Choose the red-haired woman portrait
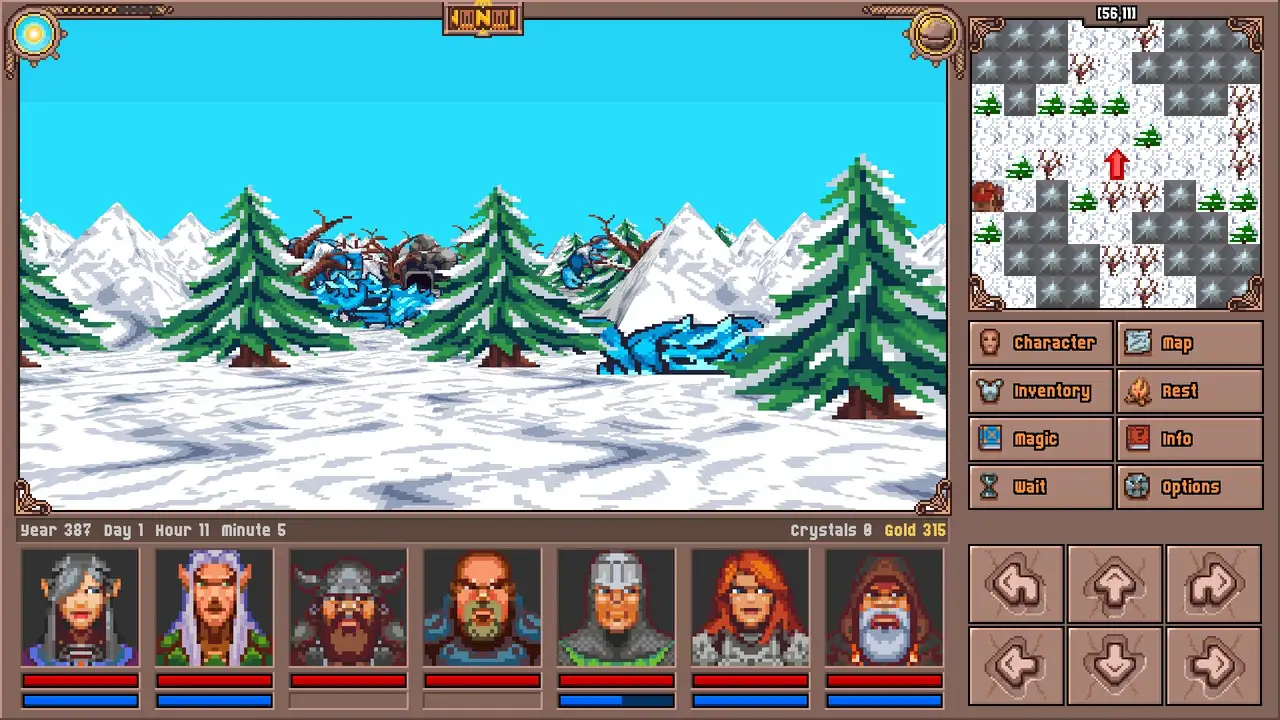This screenshot has height=720, width=1280. click(750, 607)
